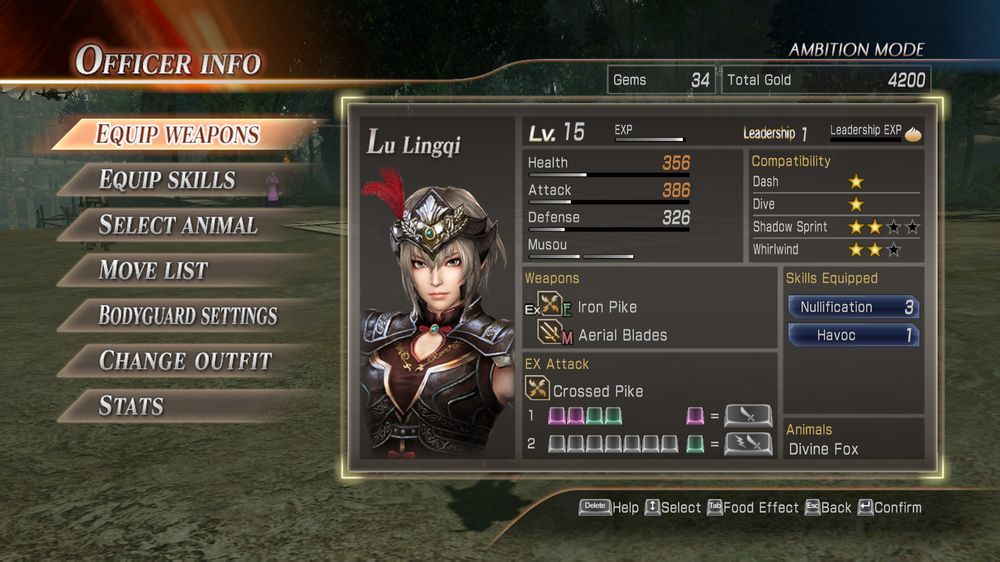The height and width of the screenshot is (562, 1000).
Task: Click the Crossed Pike EX Attack icon
Action: click(x=538, y=390)
